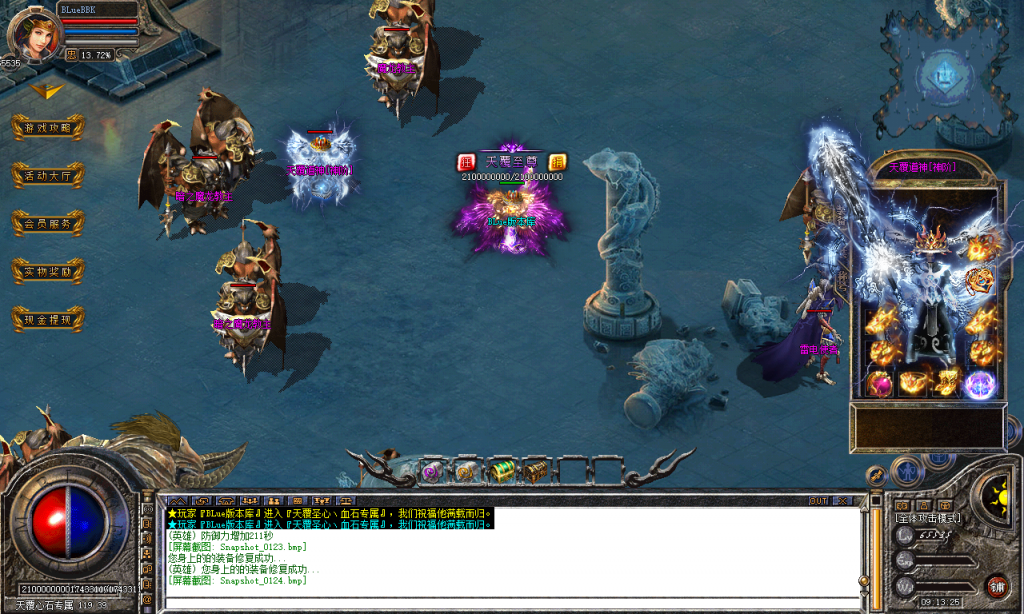The width and height of the screenshot is (1024, 614).
Task: Select the golden-brown treasure chest hotbar slot
Action: 537,470
